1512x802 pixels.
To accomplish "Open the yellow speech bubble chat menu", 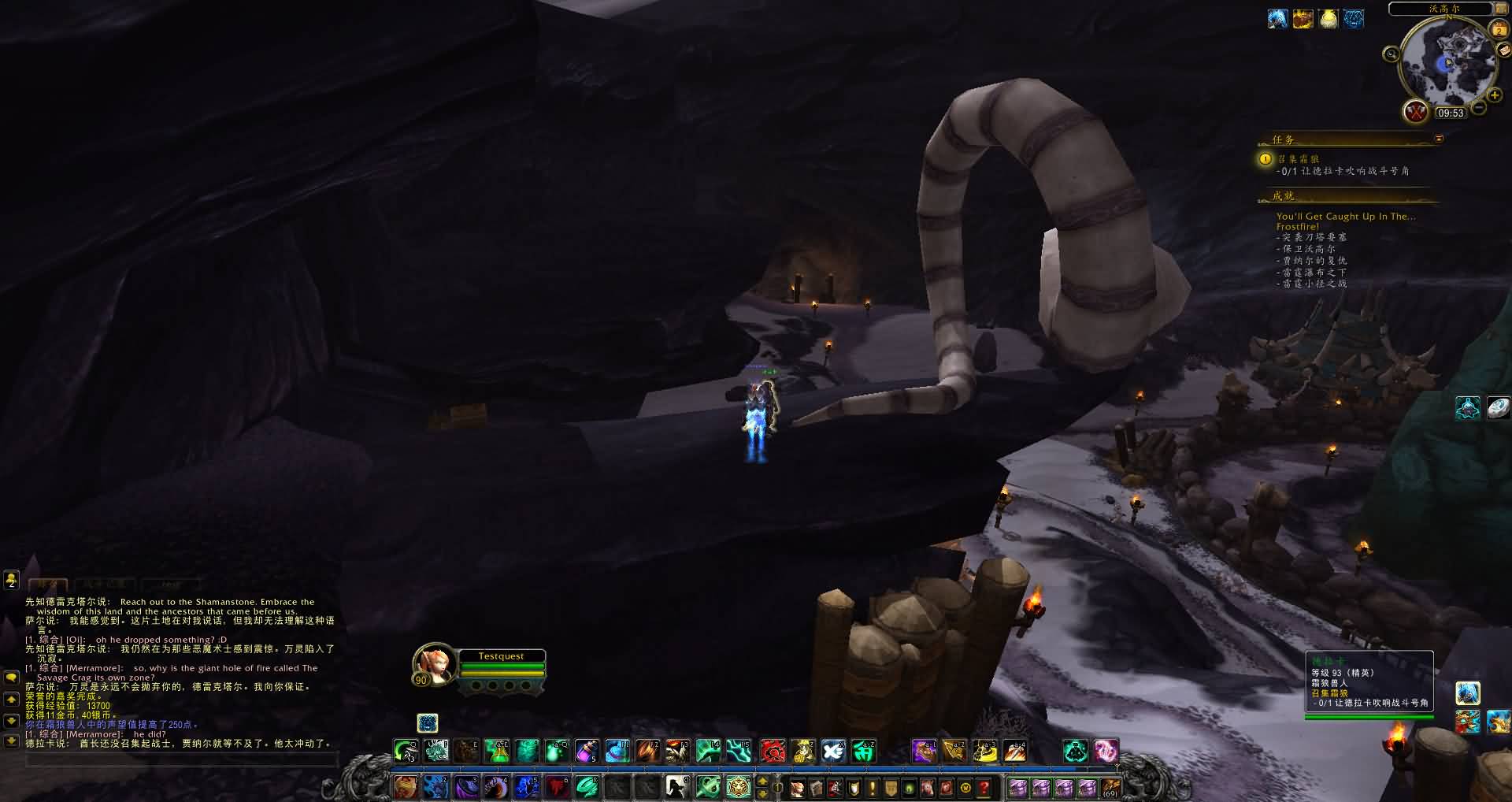I will 11,678.
